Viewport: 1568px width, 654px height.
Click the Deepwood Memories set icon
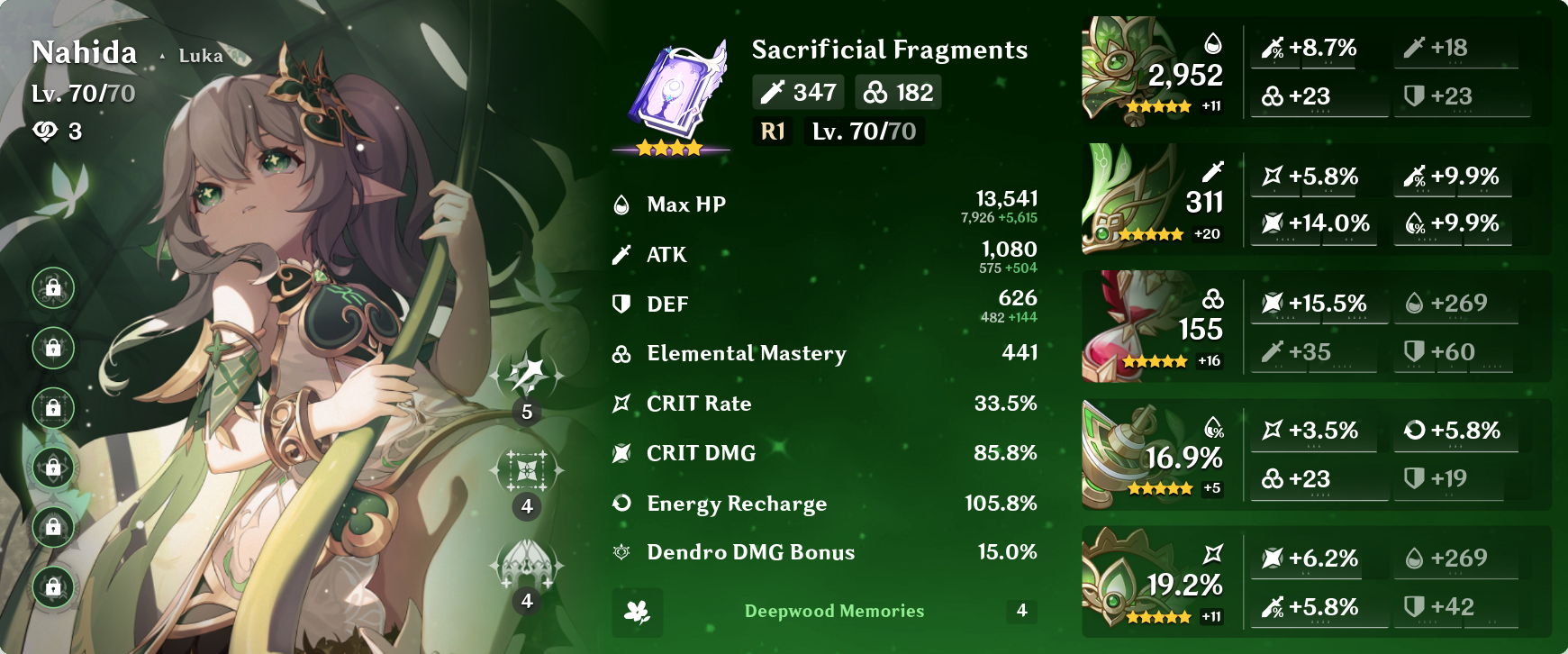tap(638, 613)
